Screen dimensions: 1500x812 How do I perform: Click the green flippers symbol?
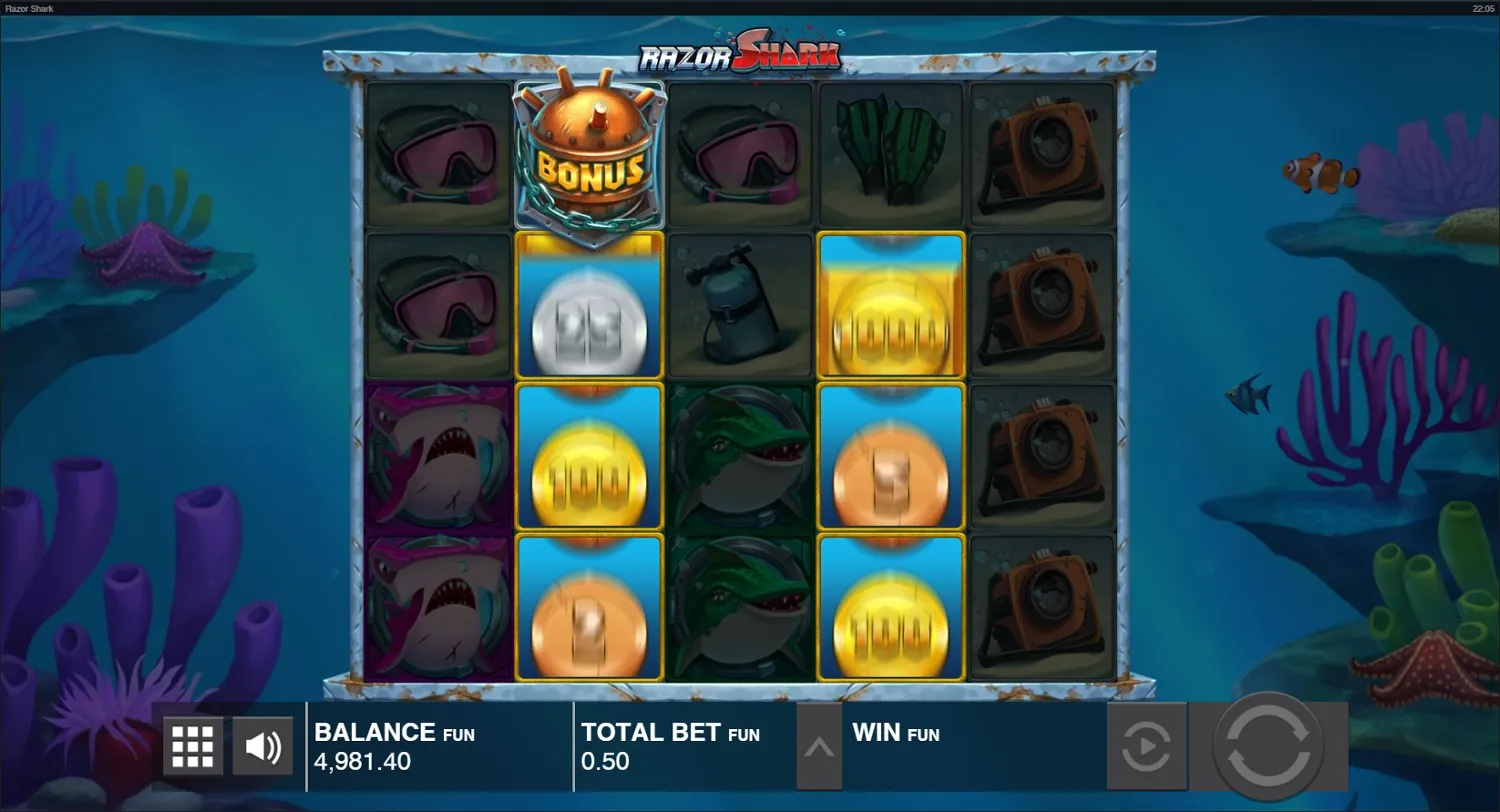click(x=890, y=155)
